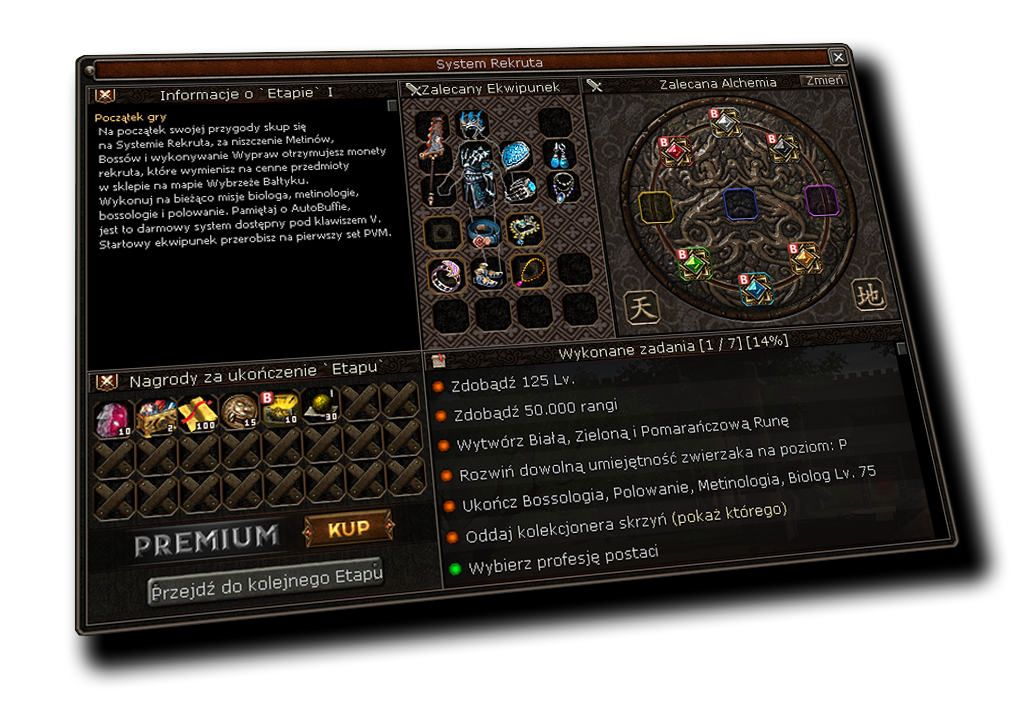Click the 天 heaven symbol button
Viewport: 1013px width, 702px height.
[x=642, y=306]
